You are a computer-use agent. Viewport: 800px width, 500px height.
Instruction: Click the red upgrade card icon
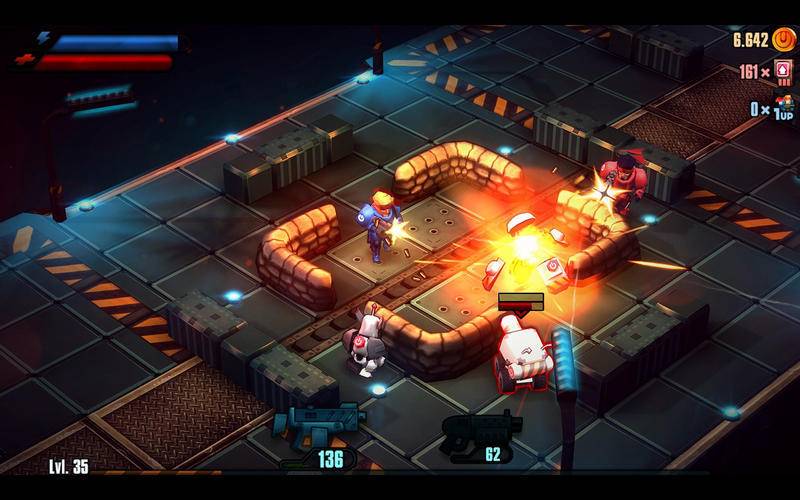tap(783, 73)
